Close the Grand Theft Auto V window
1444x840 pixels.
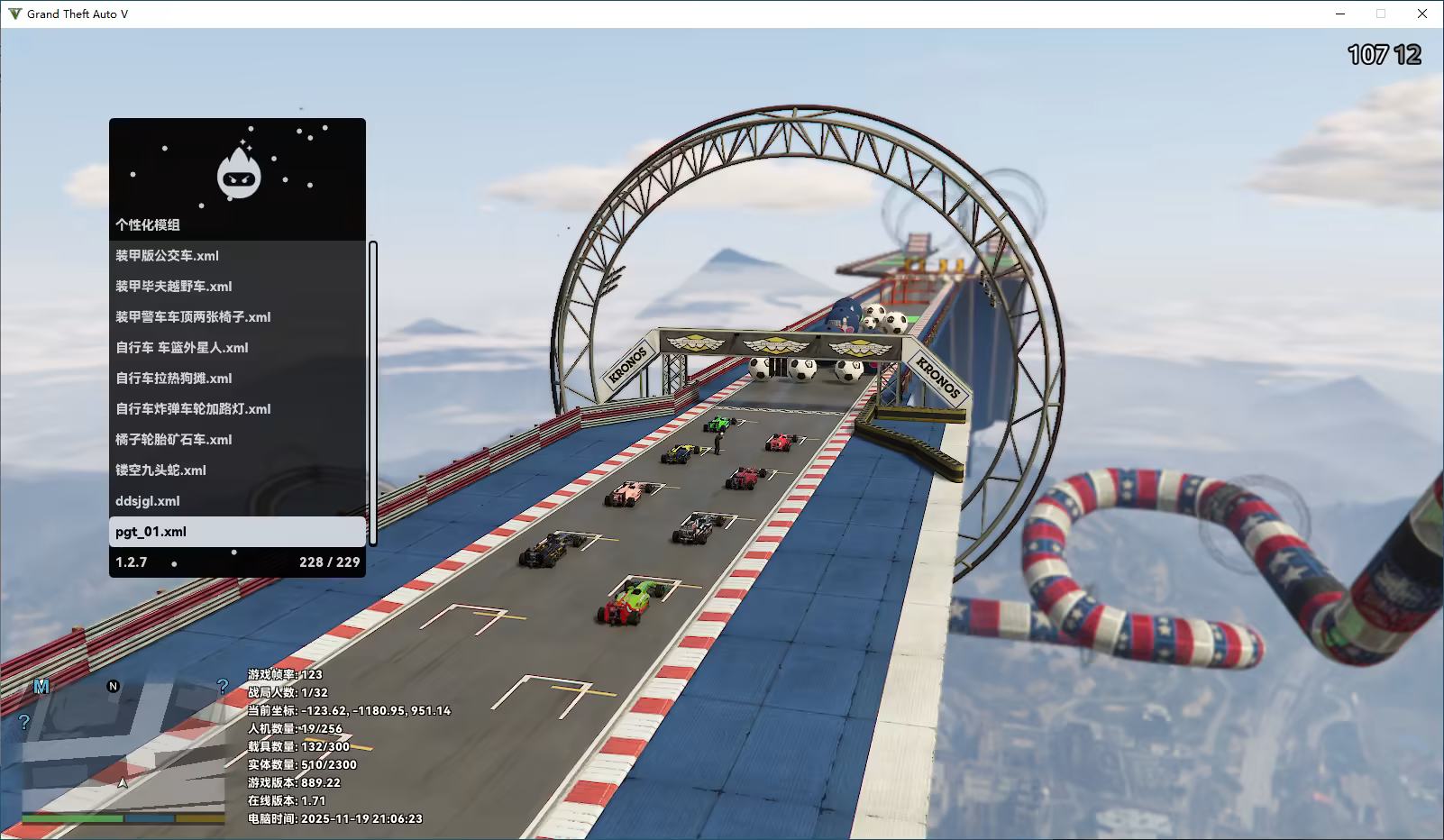pos(1422,14)
